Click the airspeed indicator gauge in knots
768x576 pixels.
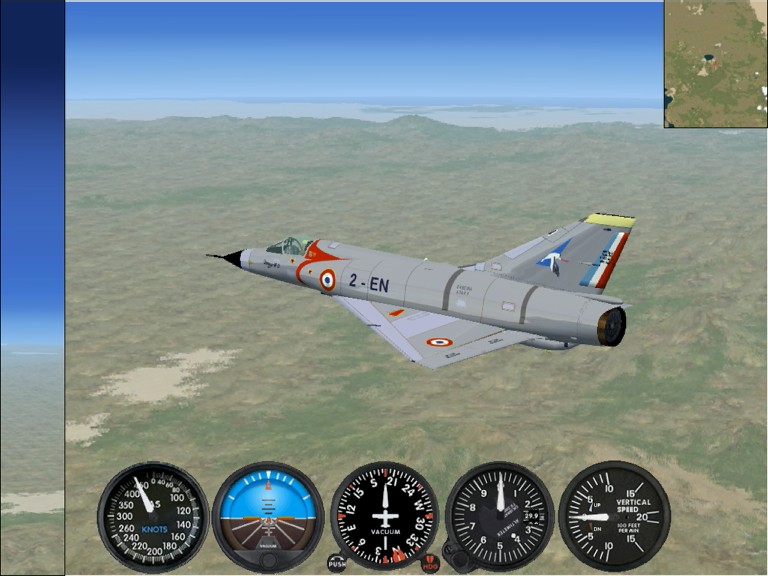(x=152, y=516)
